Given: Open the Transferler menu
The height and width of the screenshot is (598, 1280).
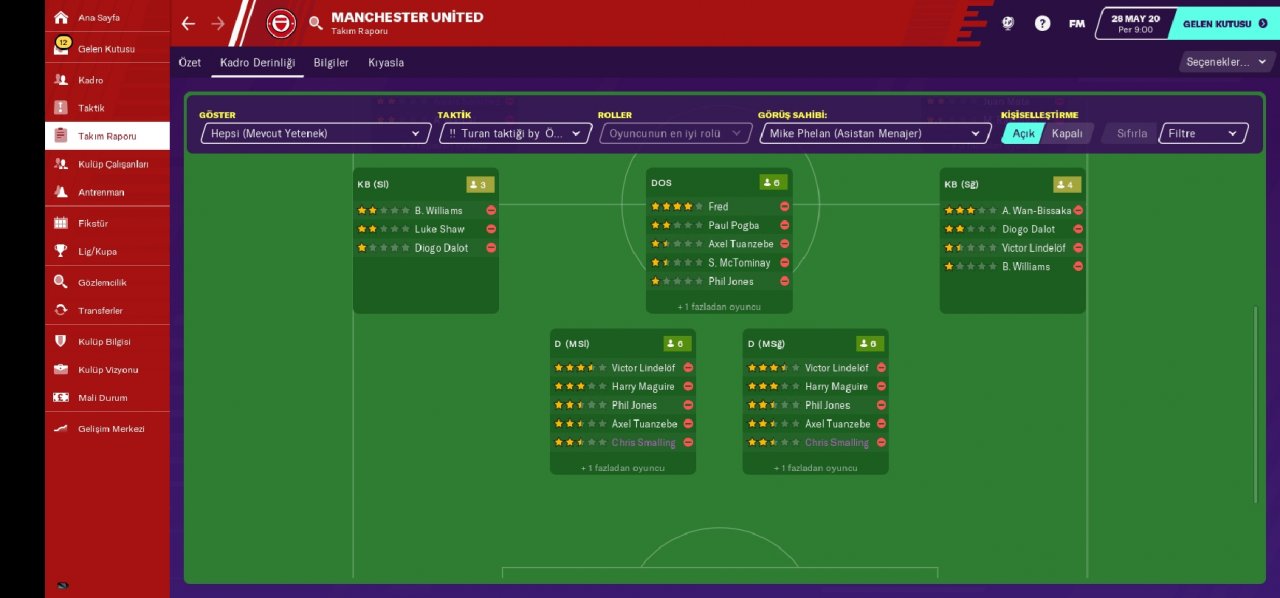Looking at the screenshot, I should [100, 311].
